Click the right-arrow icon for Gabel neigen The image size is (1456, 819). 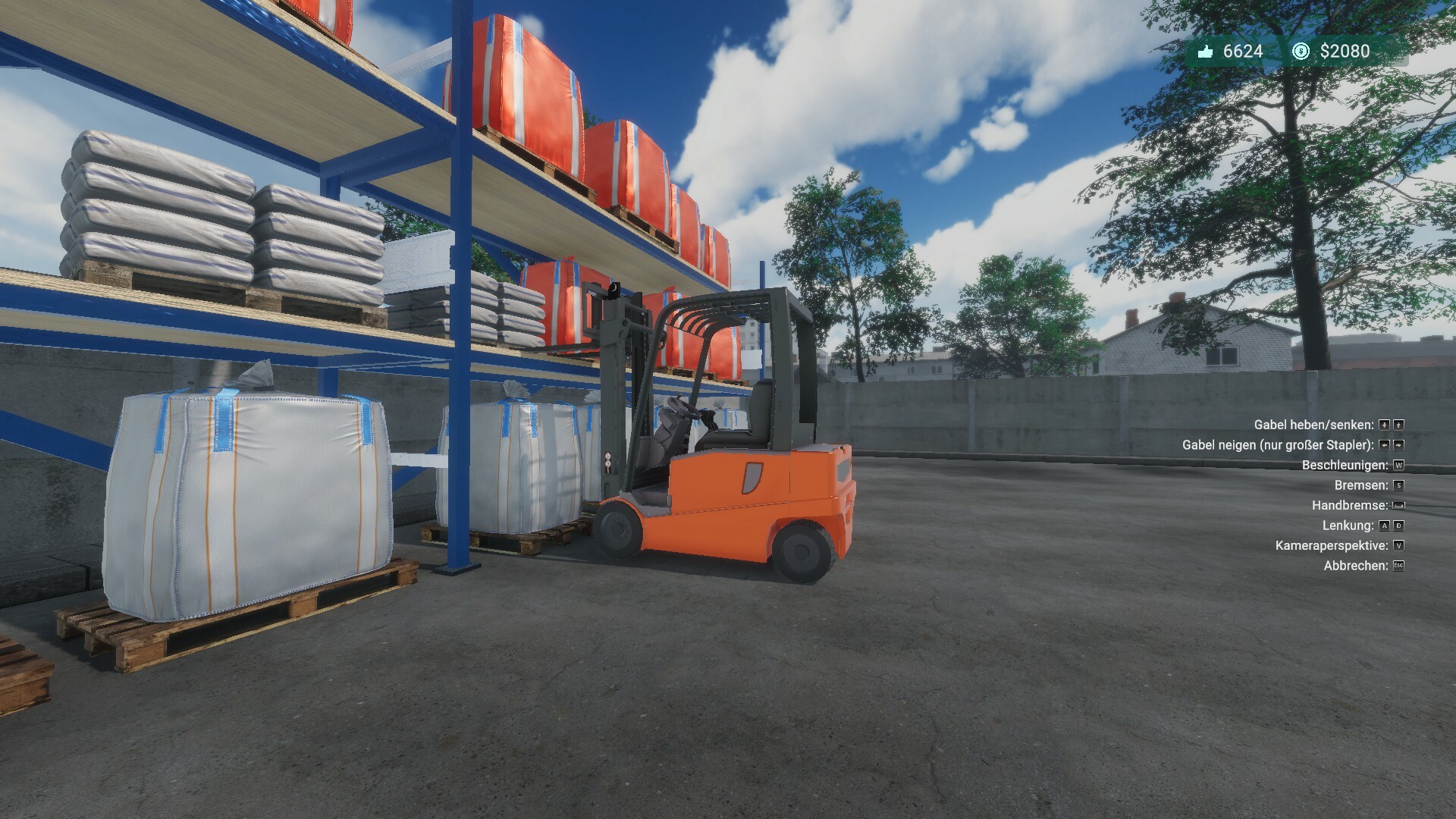click(1398, 446)
